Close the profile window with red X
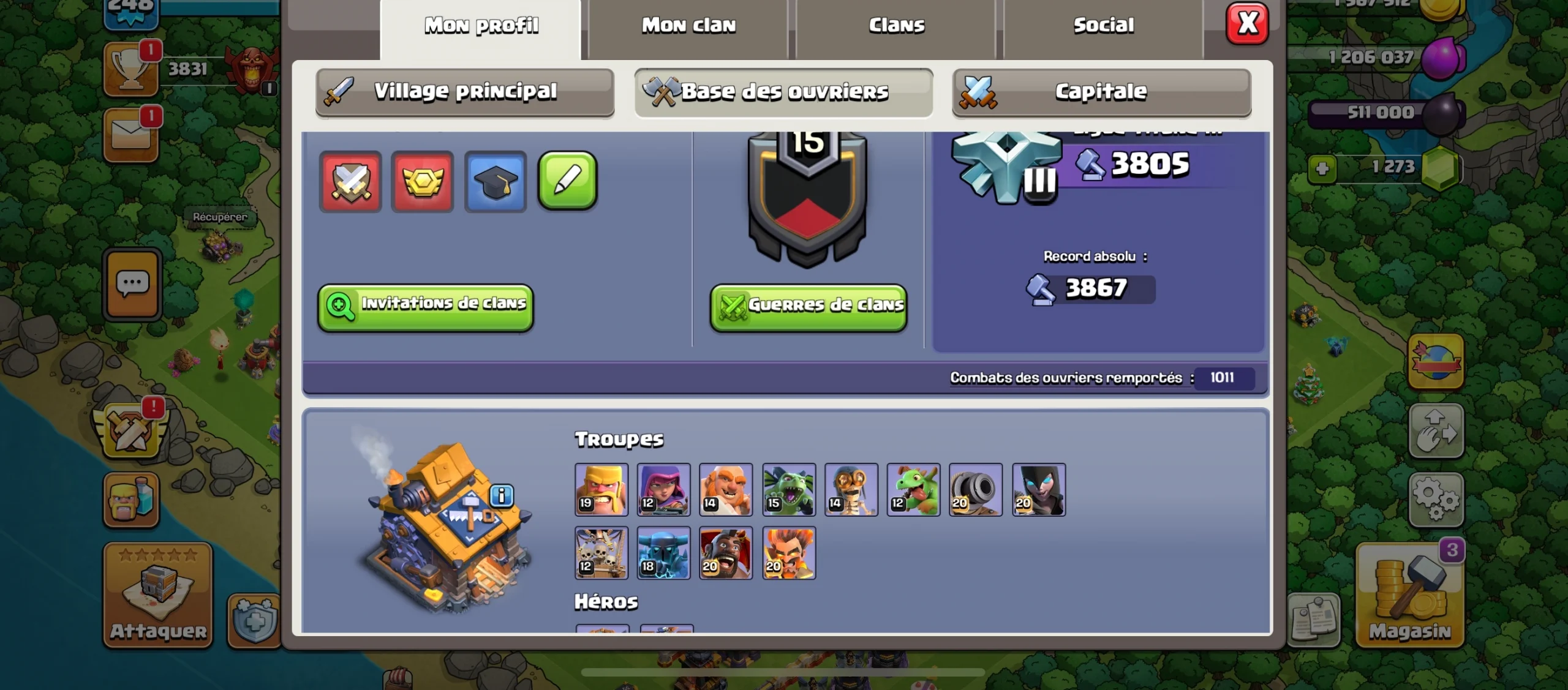 click(x=1247, y=24)
